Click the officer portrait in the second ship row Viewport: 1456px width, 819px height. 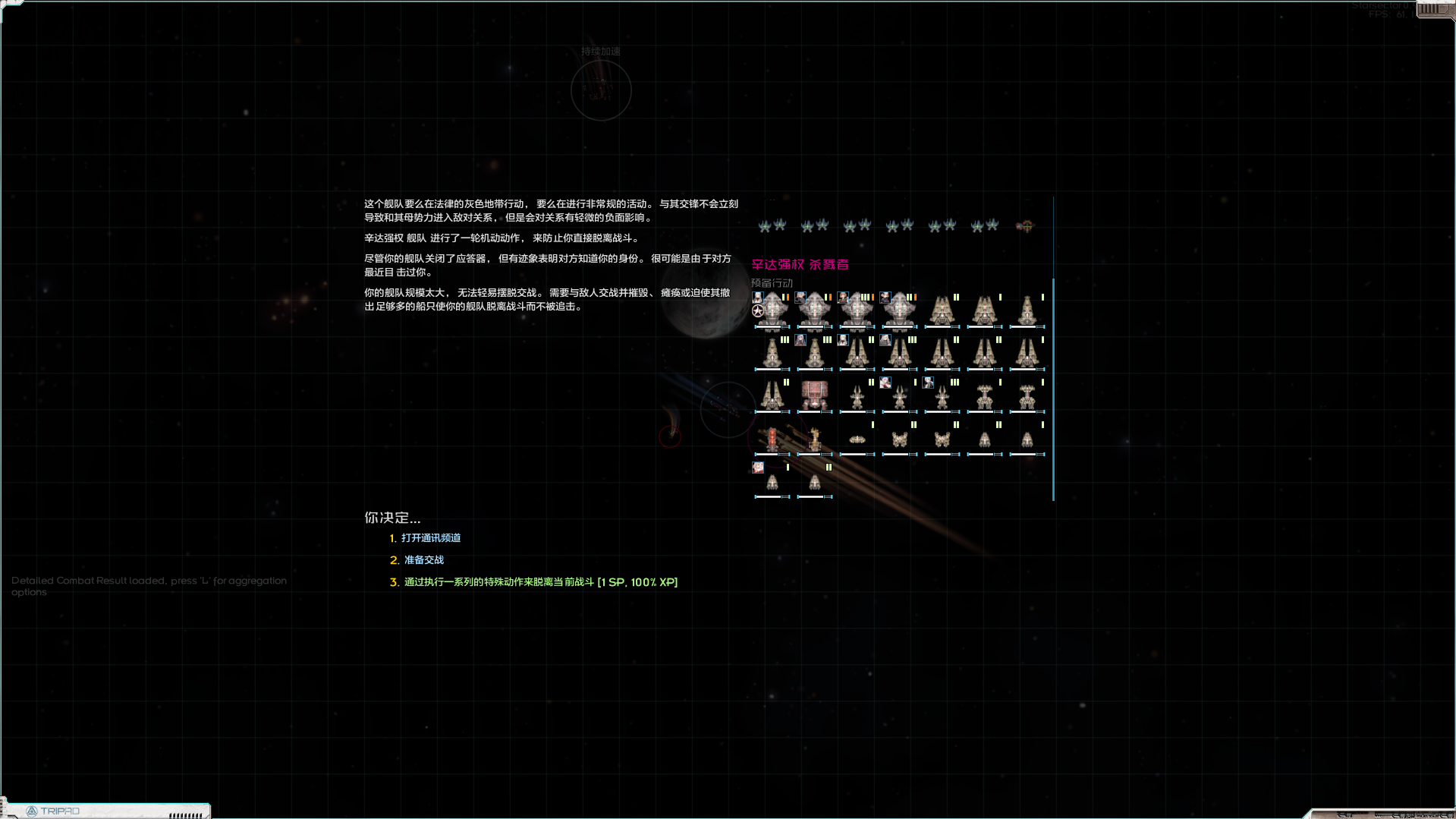coord(800,340)
